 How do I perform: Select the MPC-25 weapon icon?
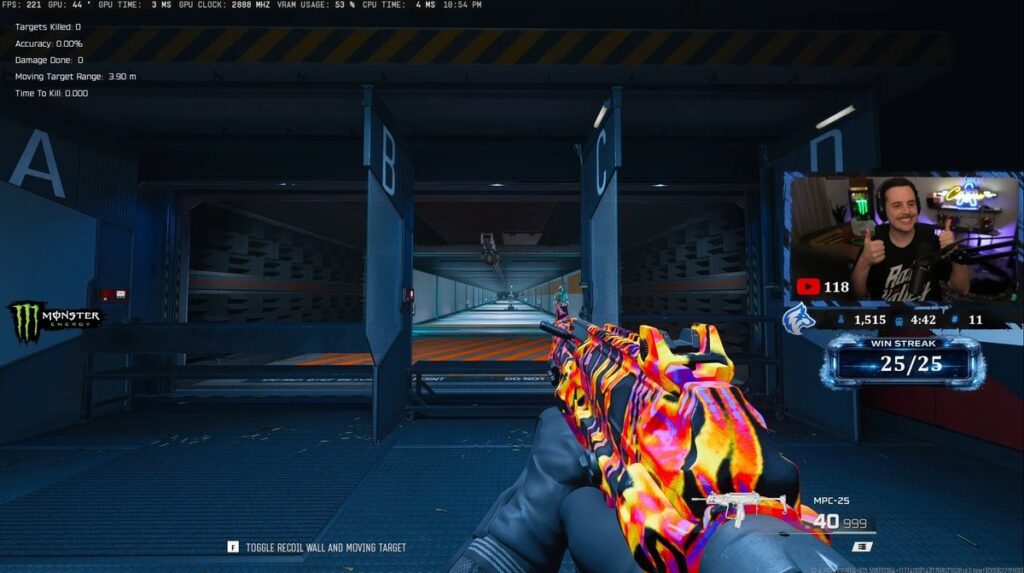coord(740,506)
